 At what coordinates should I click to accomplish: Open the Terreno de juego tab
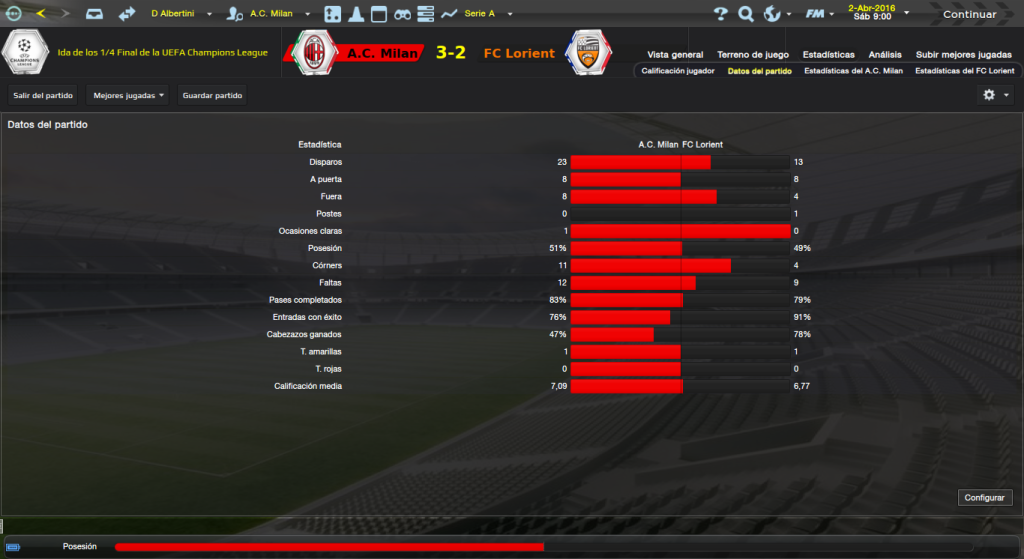tap(753, 54)
